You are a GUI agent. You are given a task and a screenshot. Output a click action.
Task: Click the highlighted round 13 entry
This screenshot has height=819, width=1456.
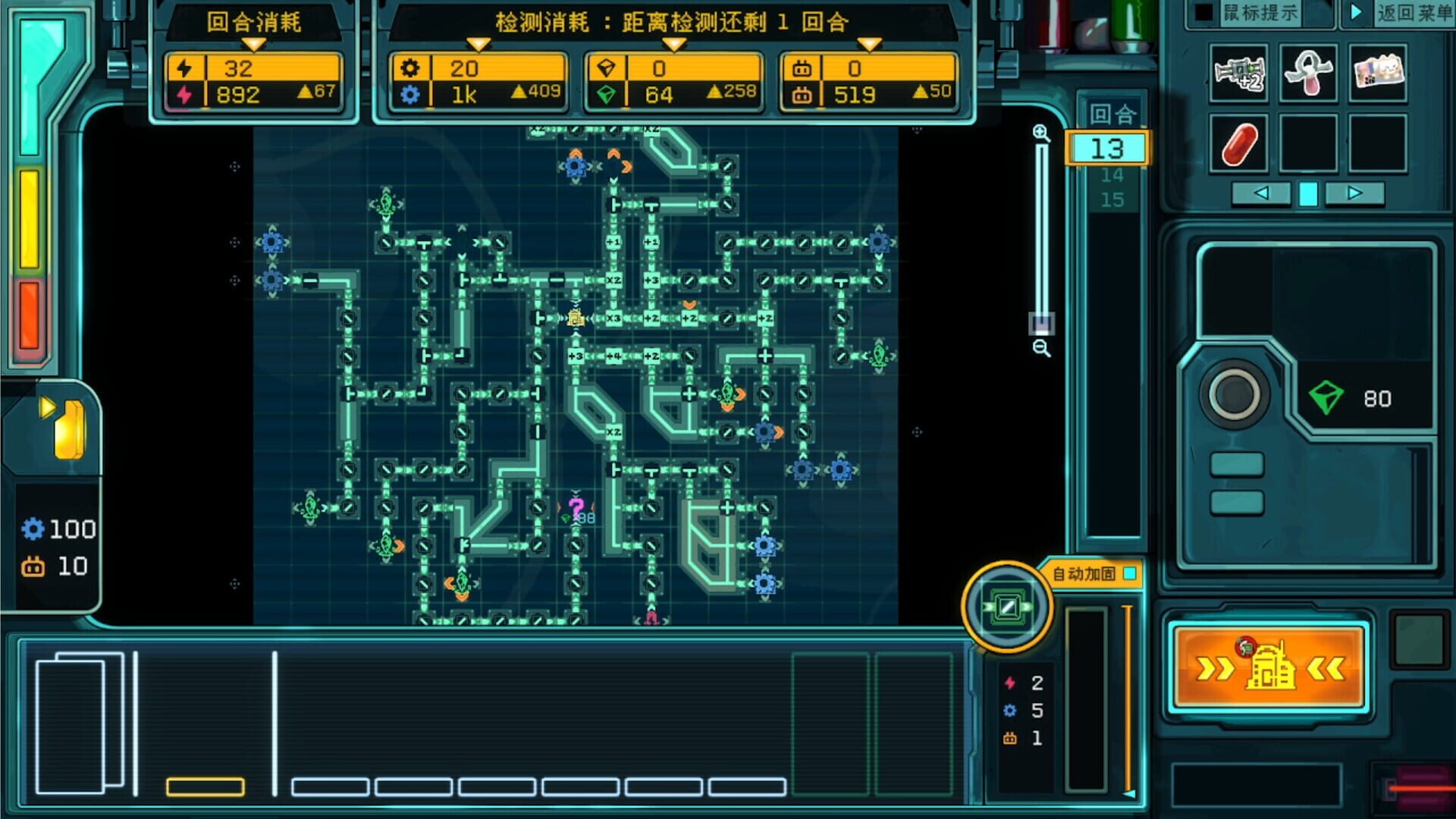pyautogui.click(x=1108, y=149)
